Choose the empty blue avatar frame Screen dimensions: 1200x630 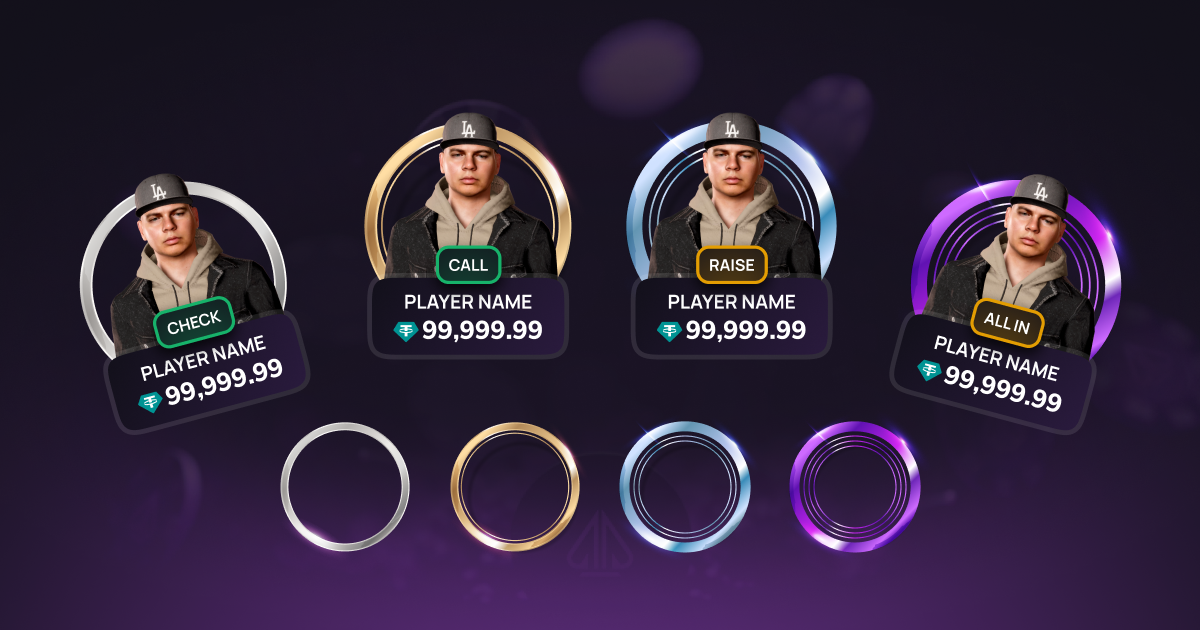(x=685, y=487)
